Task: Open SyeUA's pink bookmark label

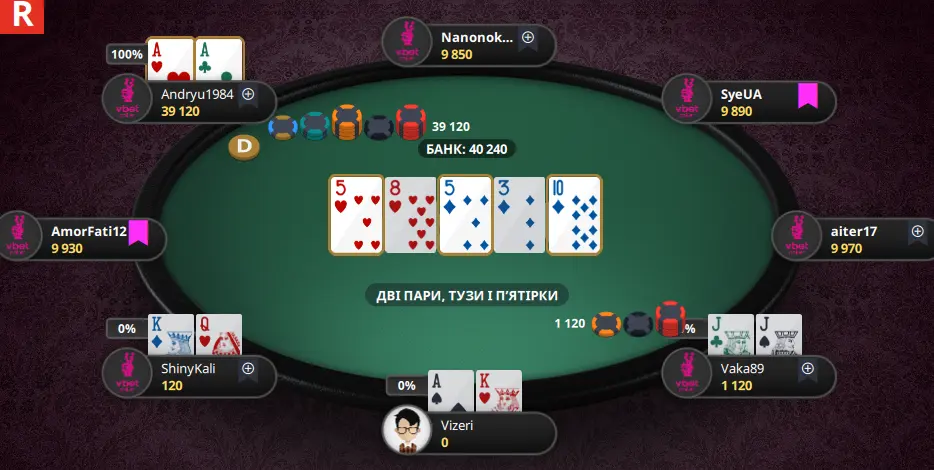Action: click(x=807, y=95)
